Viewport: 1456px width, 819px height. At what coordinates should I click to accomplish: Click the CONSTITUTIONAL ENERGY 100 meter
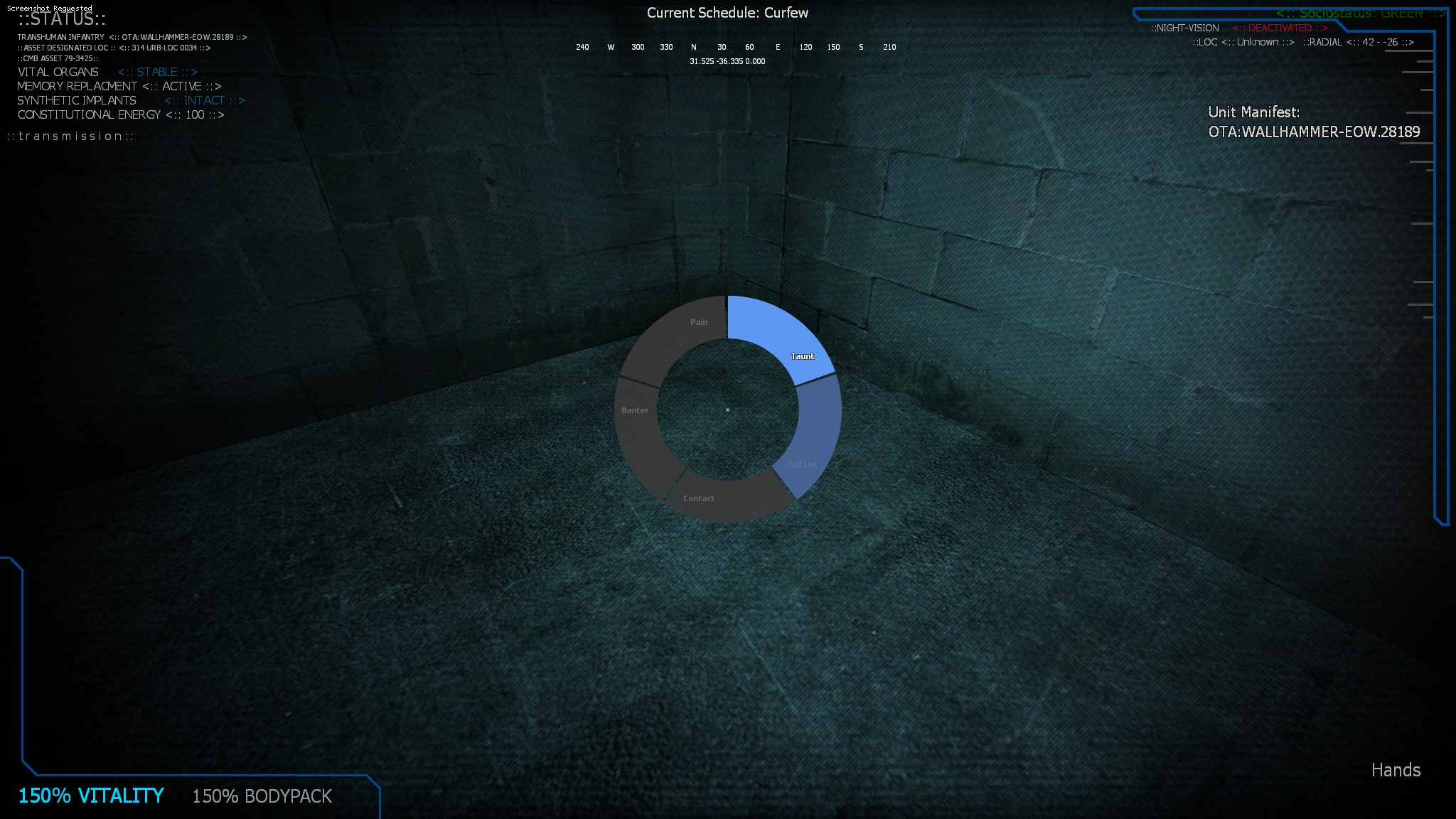pyautogui.click(x=121, y=114)
